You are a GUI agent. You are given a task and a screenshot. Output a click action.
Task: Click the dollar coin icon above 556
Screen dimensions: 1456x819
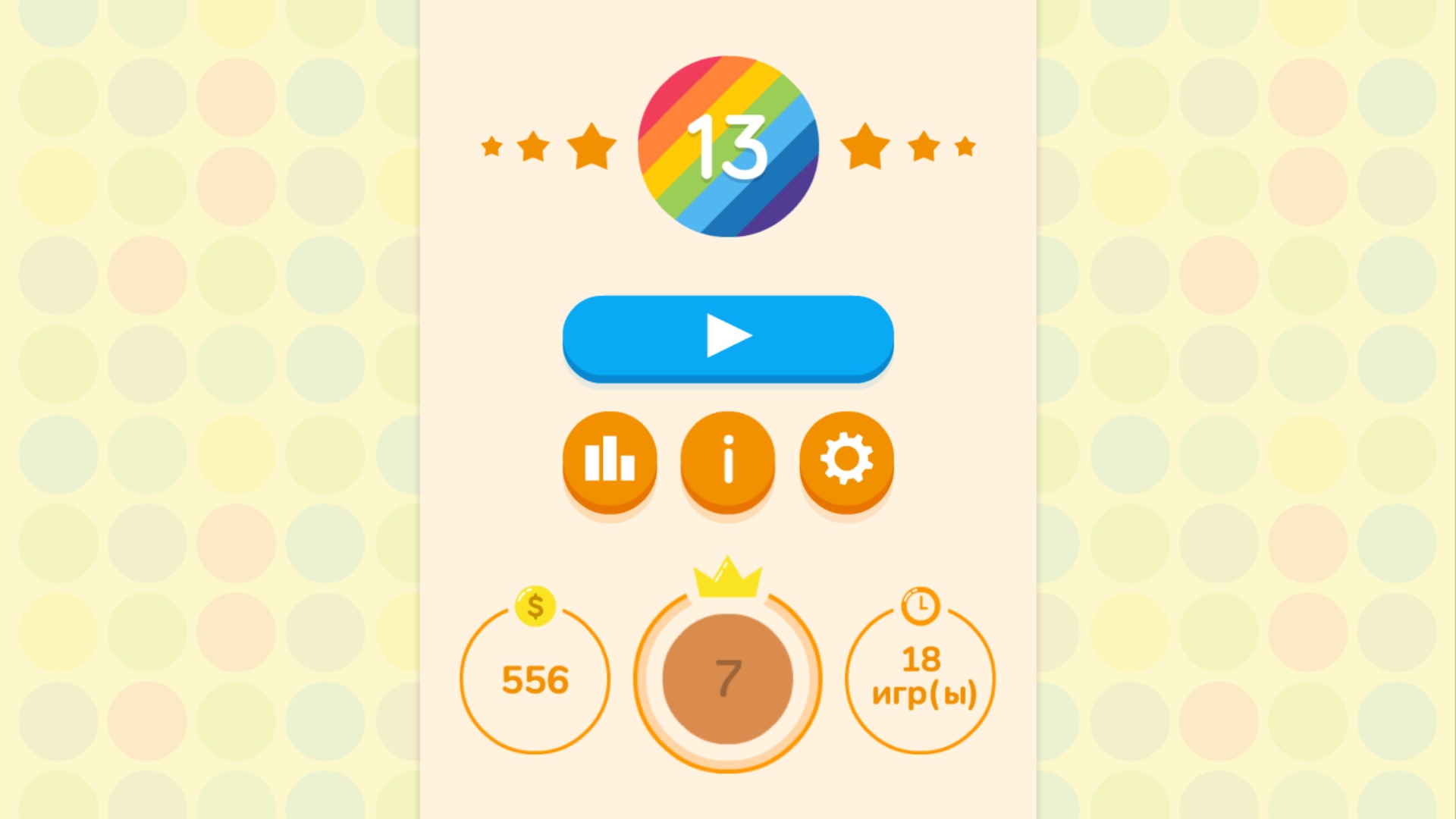[x=535, y=607]
